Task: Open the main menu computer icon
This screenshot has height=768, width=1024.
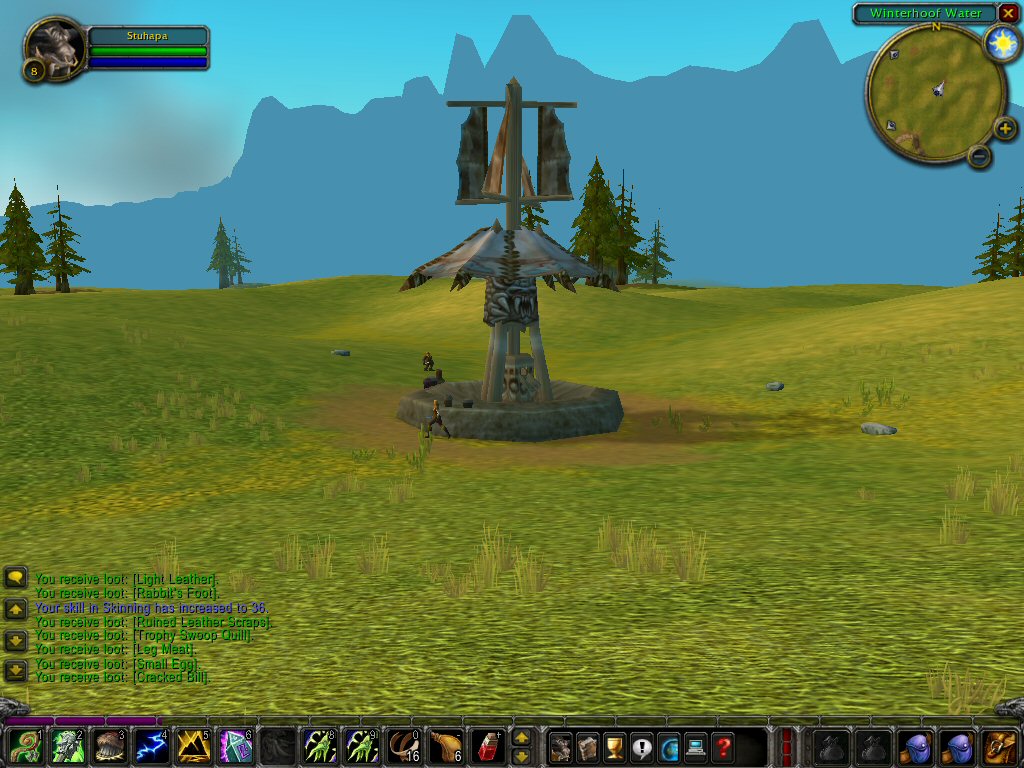Action: [695, 747]
